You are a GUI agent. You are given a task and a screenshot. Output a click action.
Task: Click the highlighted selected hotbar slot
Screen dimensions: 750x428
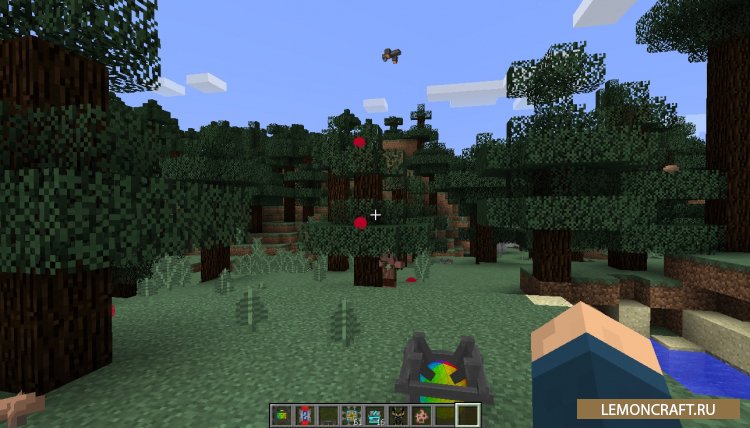click(467, 414)
